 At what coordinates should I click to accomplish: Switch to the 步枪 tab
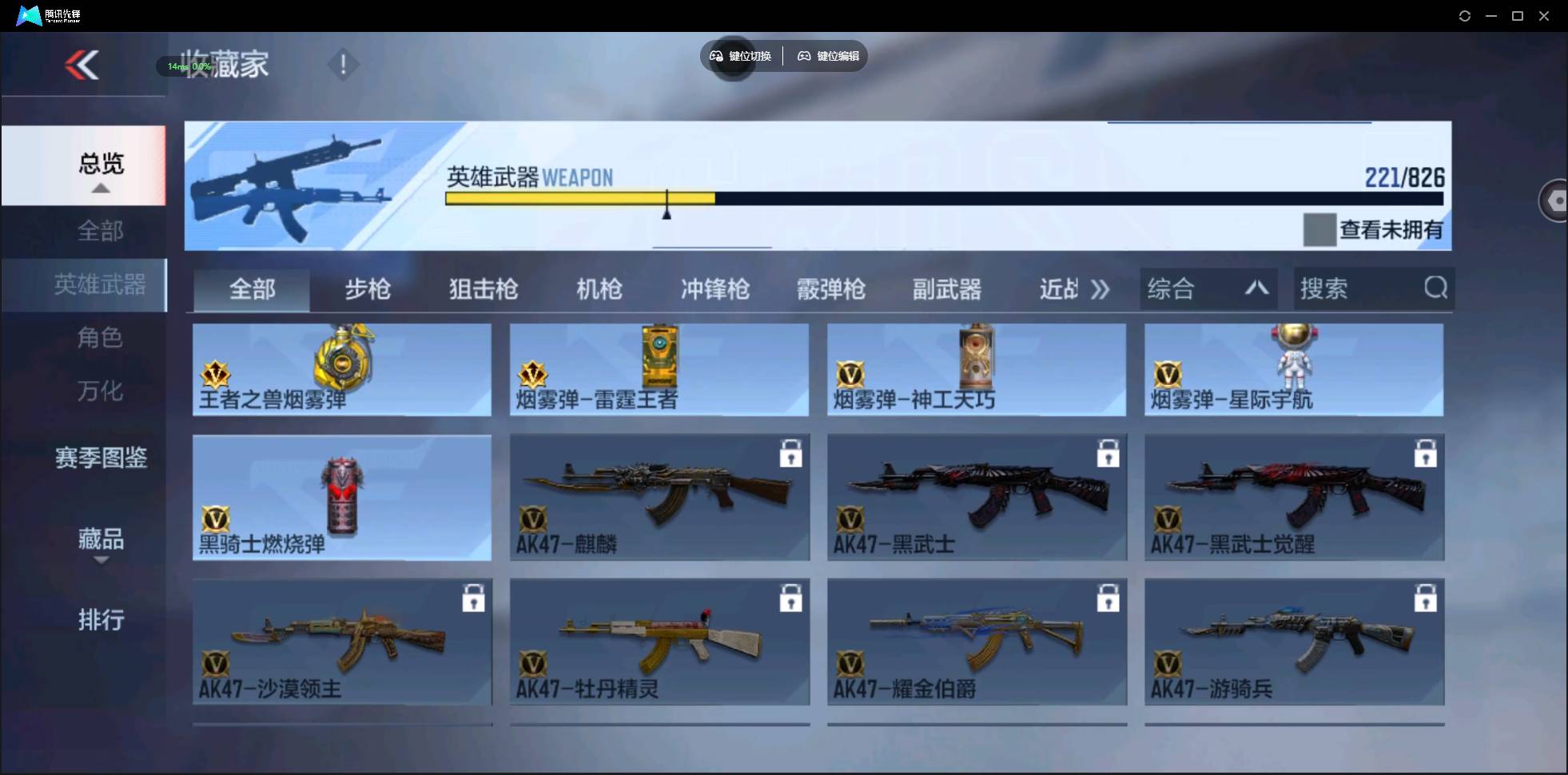[x=368, y=289]
